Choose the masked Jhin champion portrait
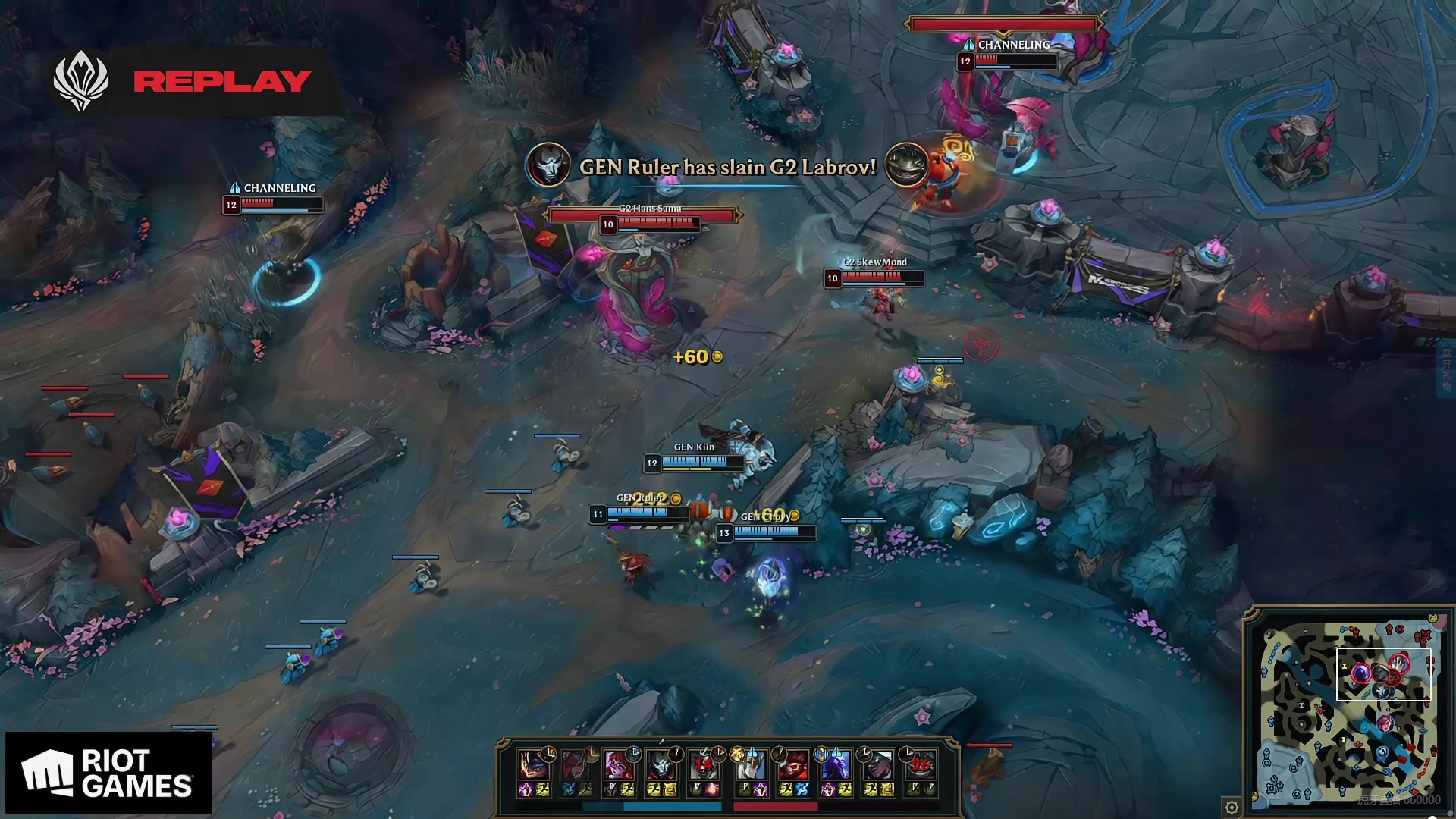The width and height of the screenshot is (1456, 819). coord(661,764)
